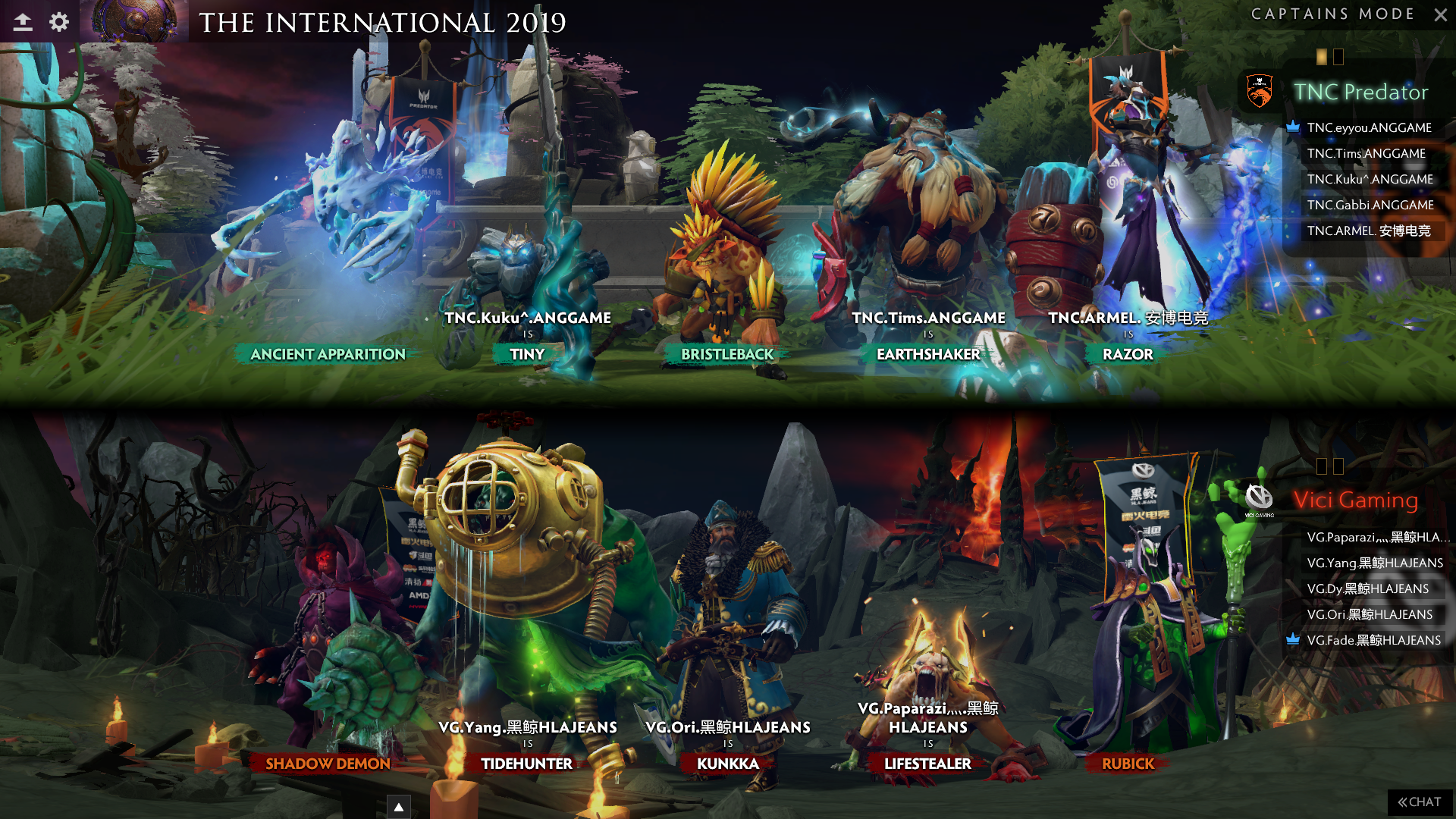This screenshot has width=1456, height=819.
Task: Select VG.Ori in the Vici roster list
Action: click(1369, 614)
